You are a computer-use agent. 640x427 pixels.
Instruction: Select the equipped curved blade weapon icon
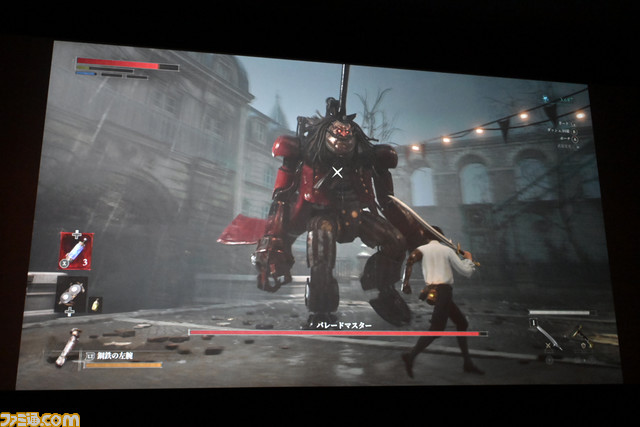tap(547, 338)
